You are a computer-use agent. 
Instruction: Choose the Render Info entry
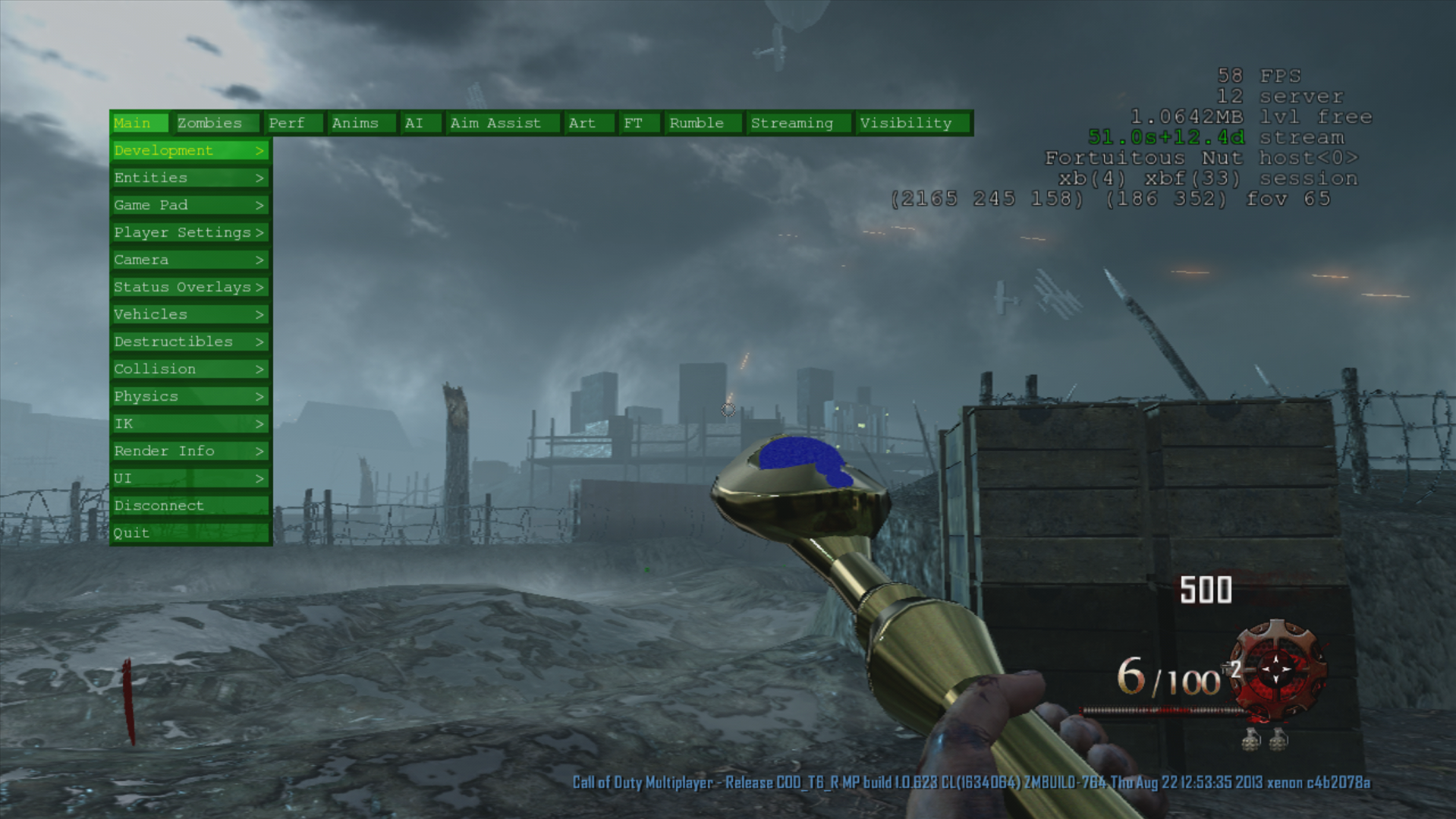pyautogui.click(x=190, y=451)
